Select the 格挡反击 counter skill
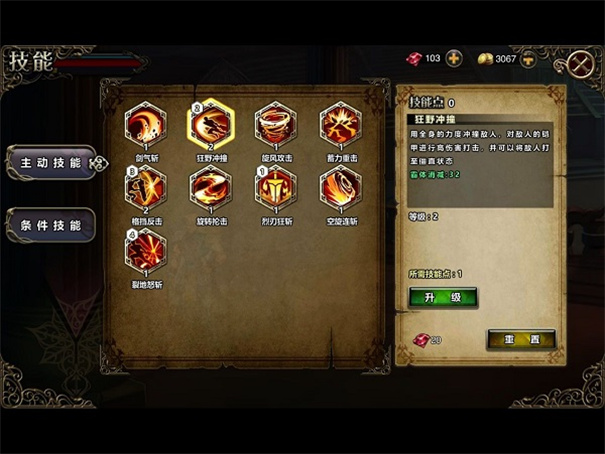 pos(145,187)
